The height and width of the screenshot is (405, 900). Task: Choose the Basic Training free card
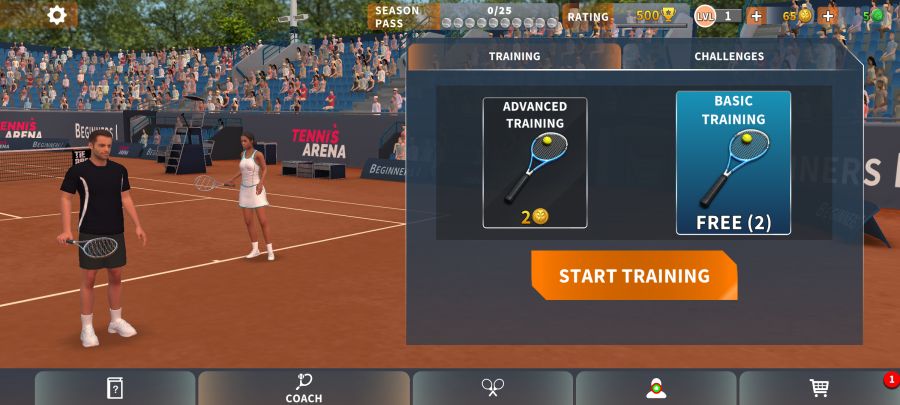733,162
